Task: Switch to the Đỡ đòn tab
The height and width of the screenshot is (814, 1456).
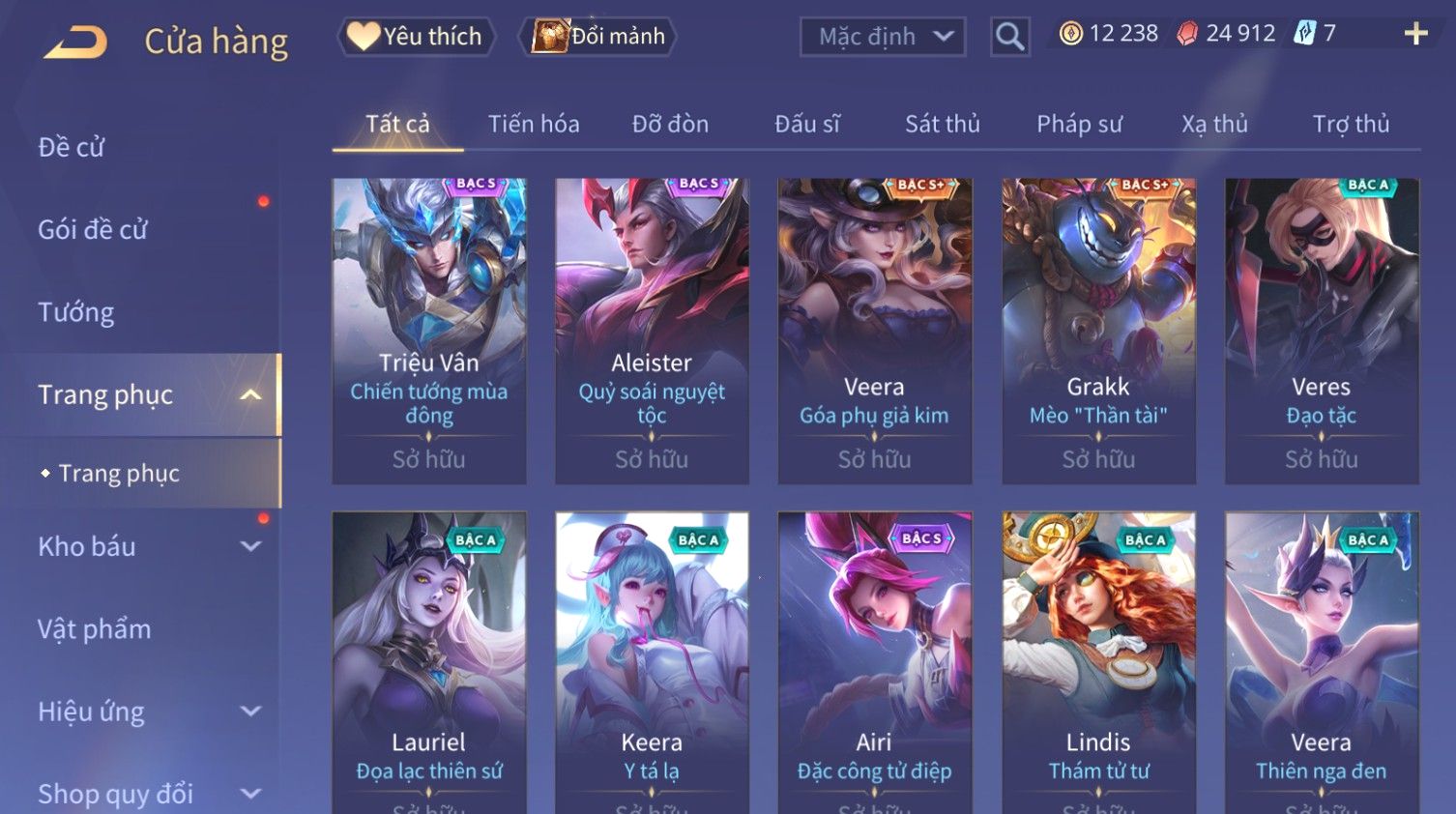Action: [670, 124]
